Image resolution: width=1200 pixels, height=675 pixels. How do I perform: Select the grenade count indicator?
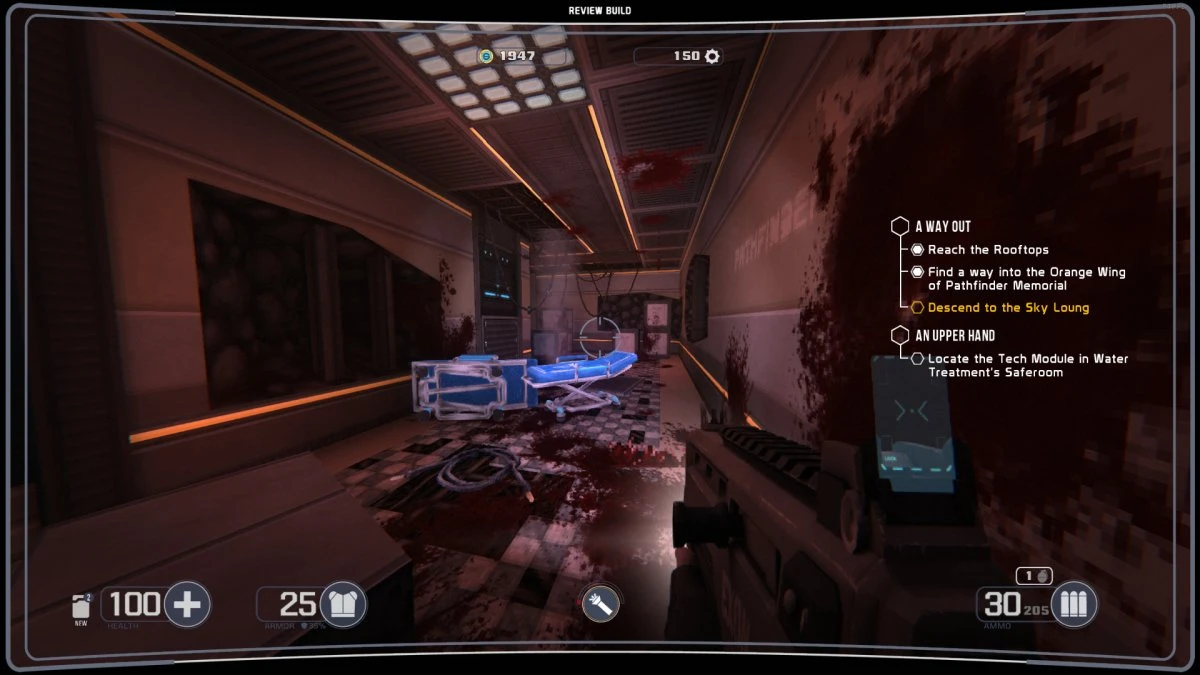1034,576
